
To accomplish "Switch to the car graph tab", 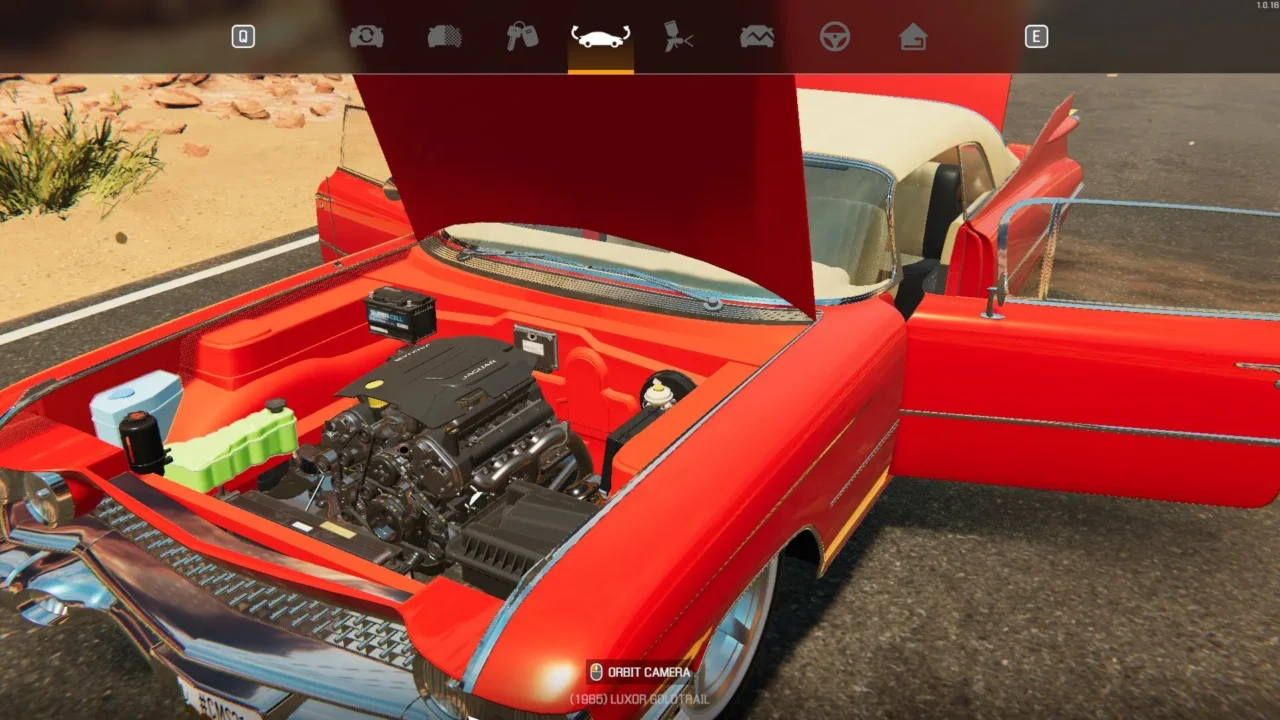I will coord(757,37).
